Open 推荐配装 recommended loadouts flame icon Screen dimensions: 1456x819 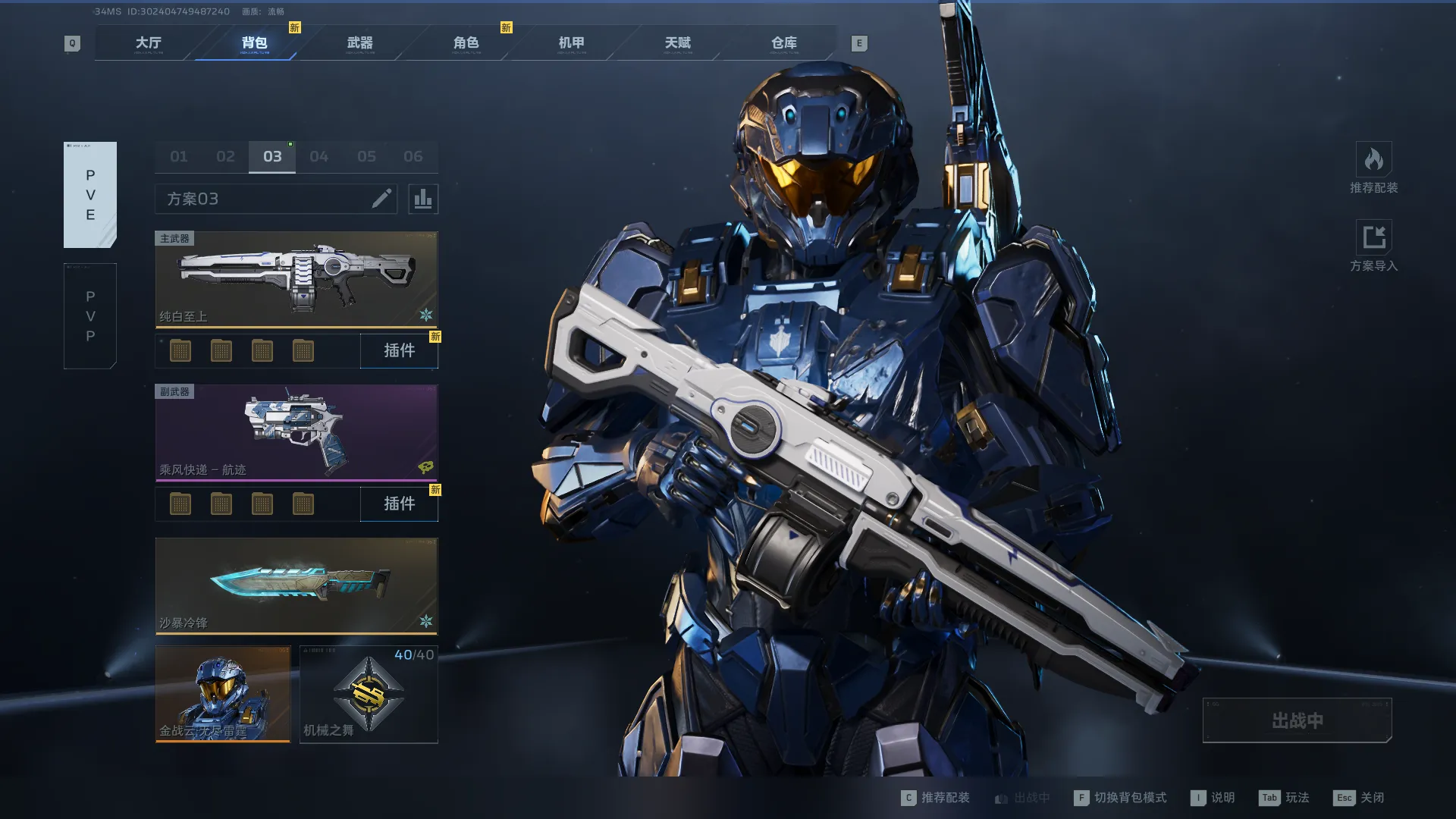[x=1373, y=161]
